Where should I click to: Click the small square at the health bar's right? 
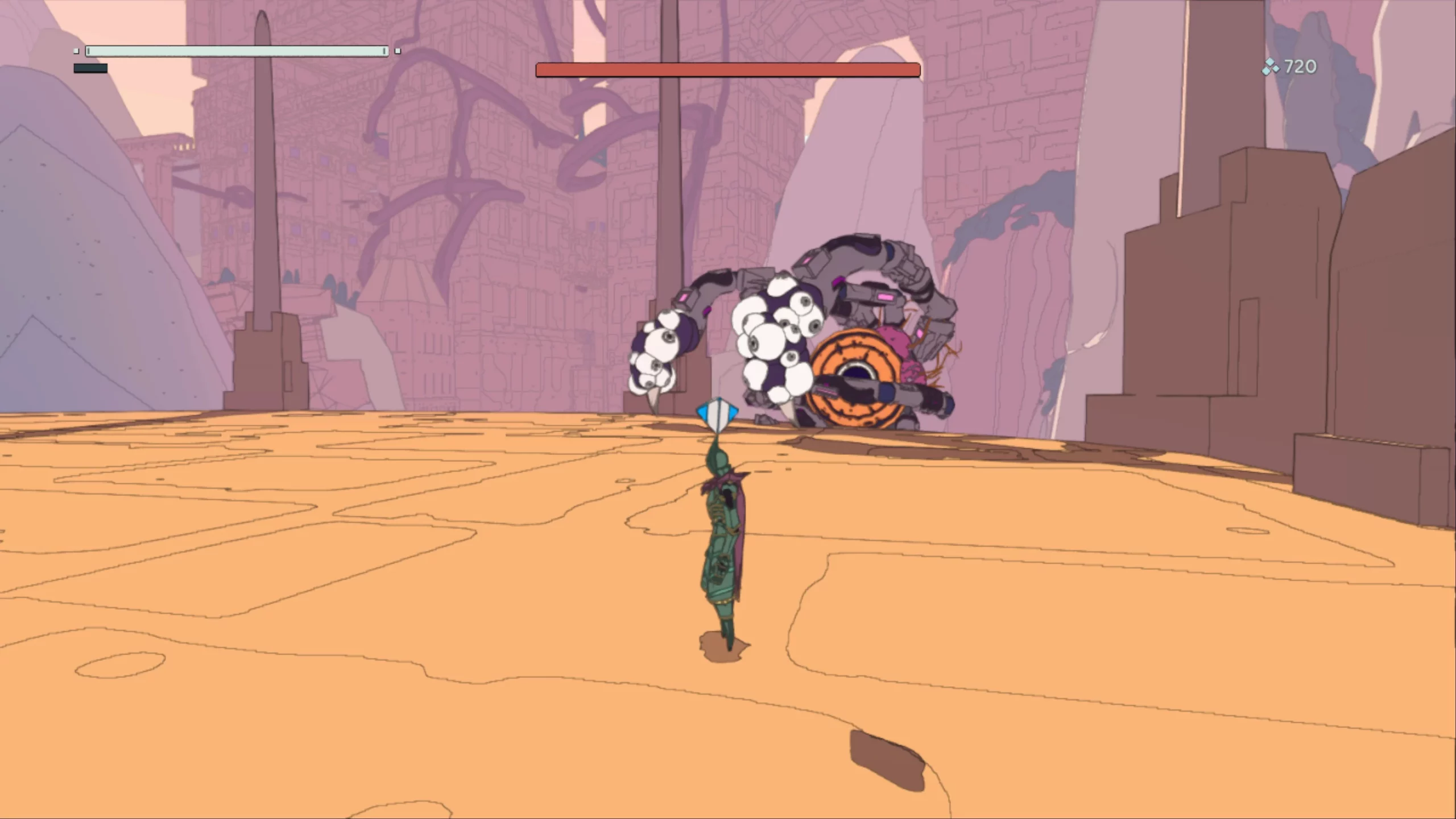[398, 52]
